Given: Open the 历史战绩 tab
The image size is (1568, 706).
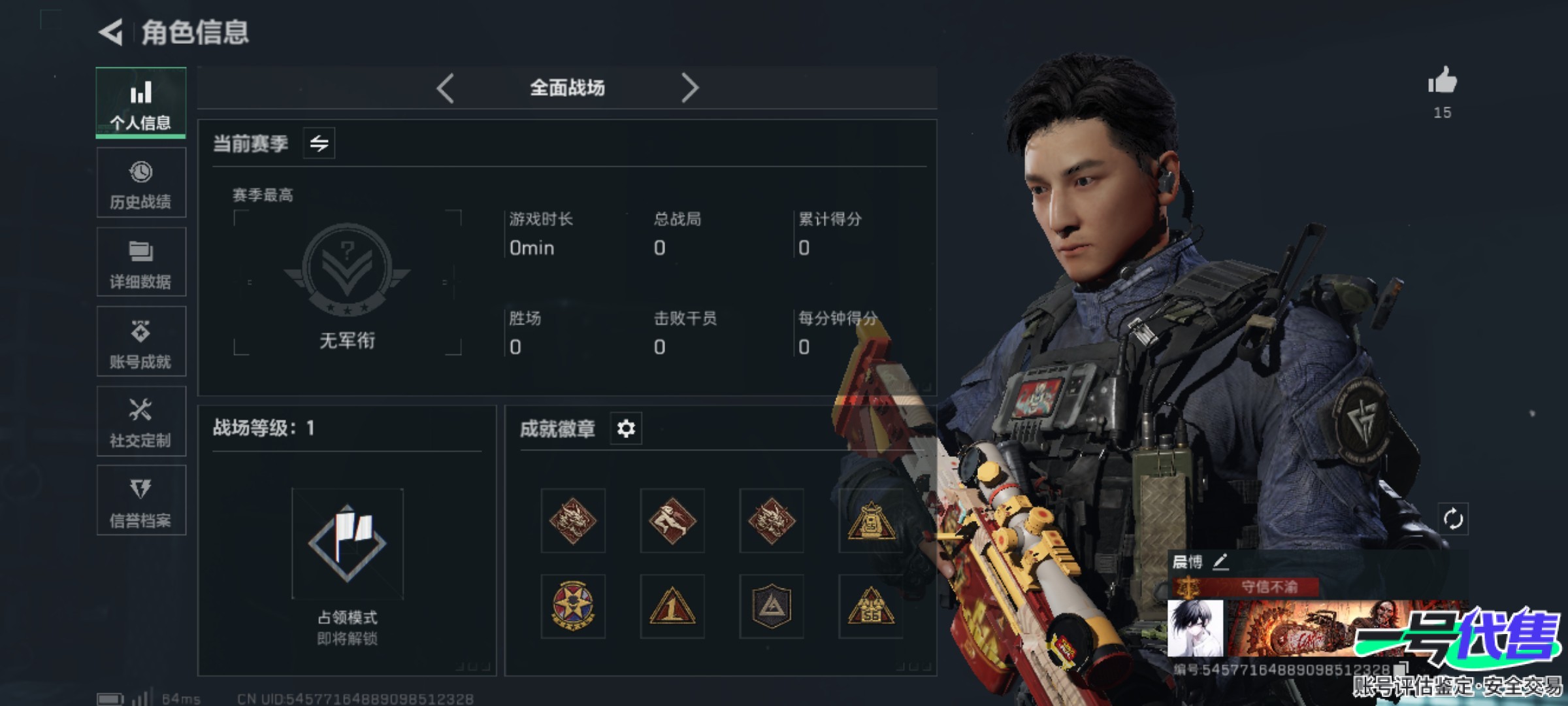Looking at the screenshot, I should pos(141,182).
